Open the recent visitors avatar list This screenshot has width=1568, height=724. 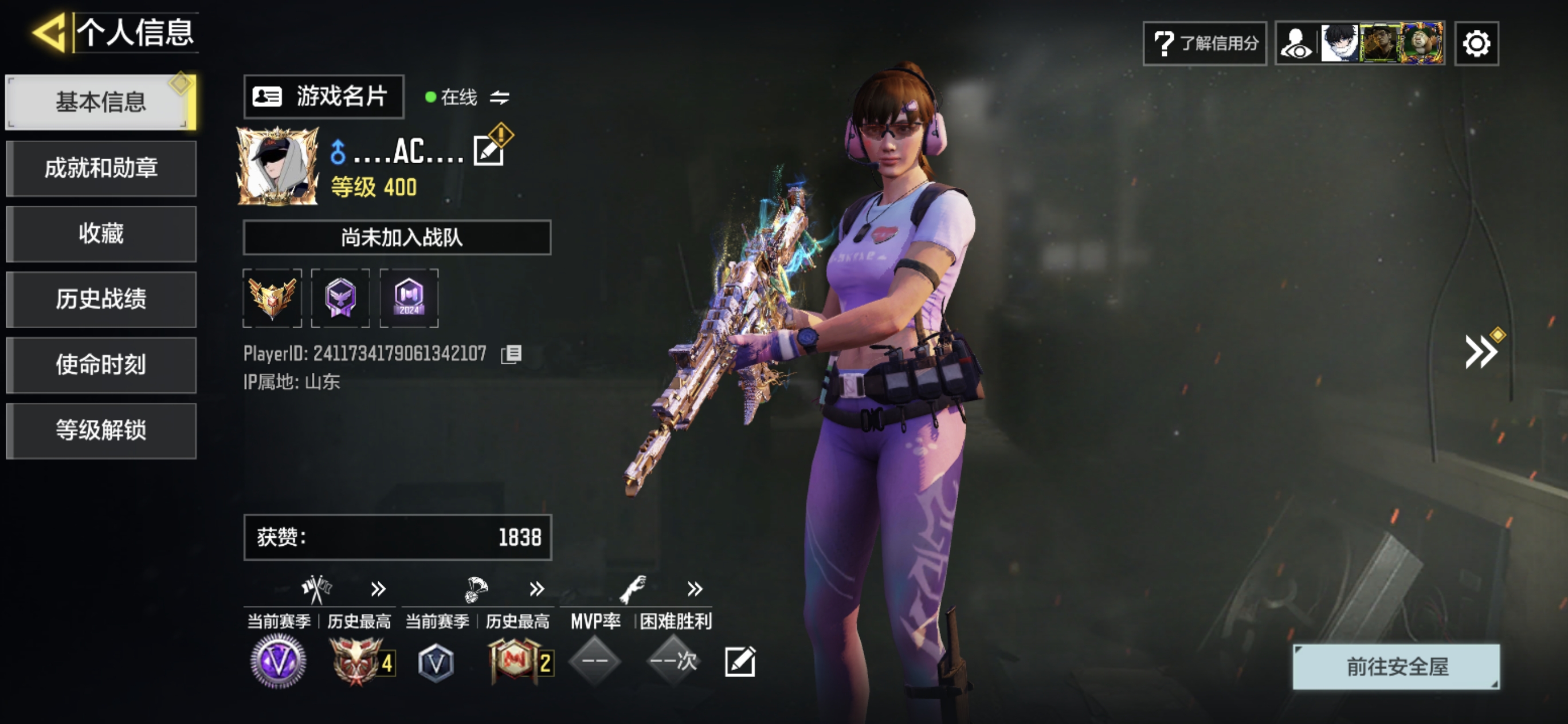point(1360,43)
